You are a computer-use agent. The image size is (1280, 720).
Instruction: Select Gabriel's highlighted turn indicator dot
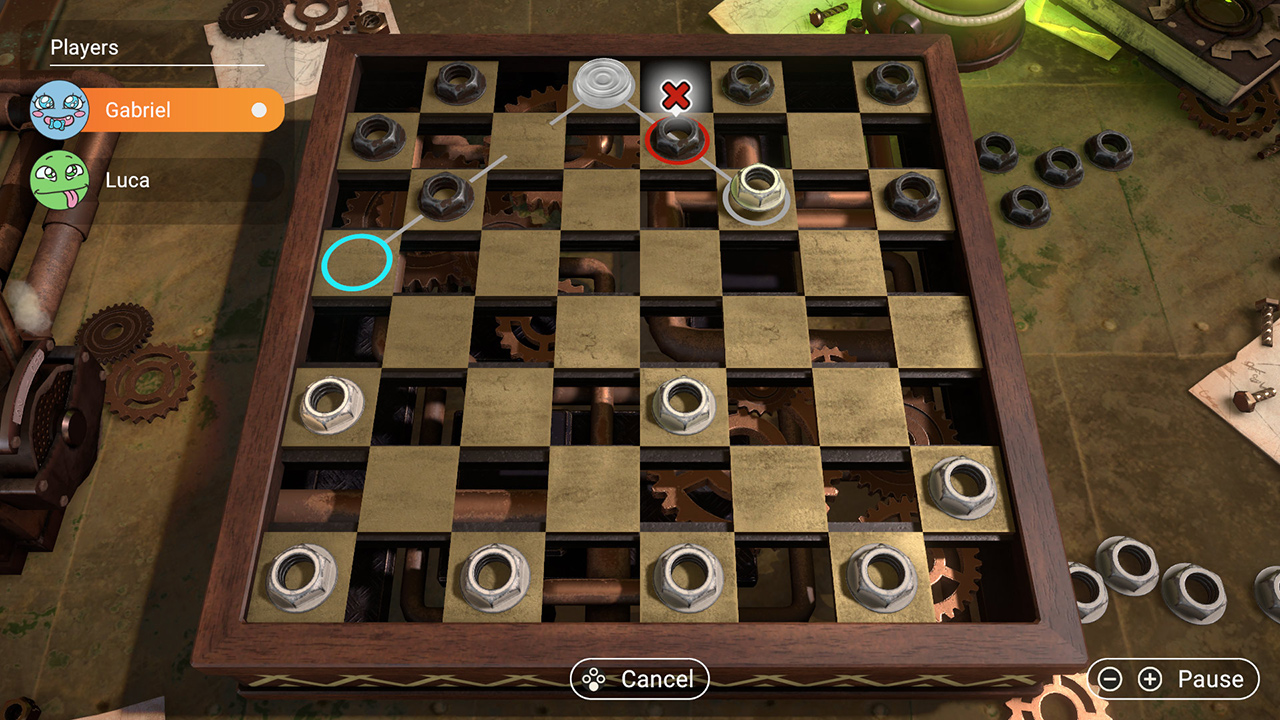(x=258, y=110)
